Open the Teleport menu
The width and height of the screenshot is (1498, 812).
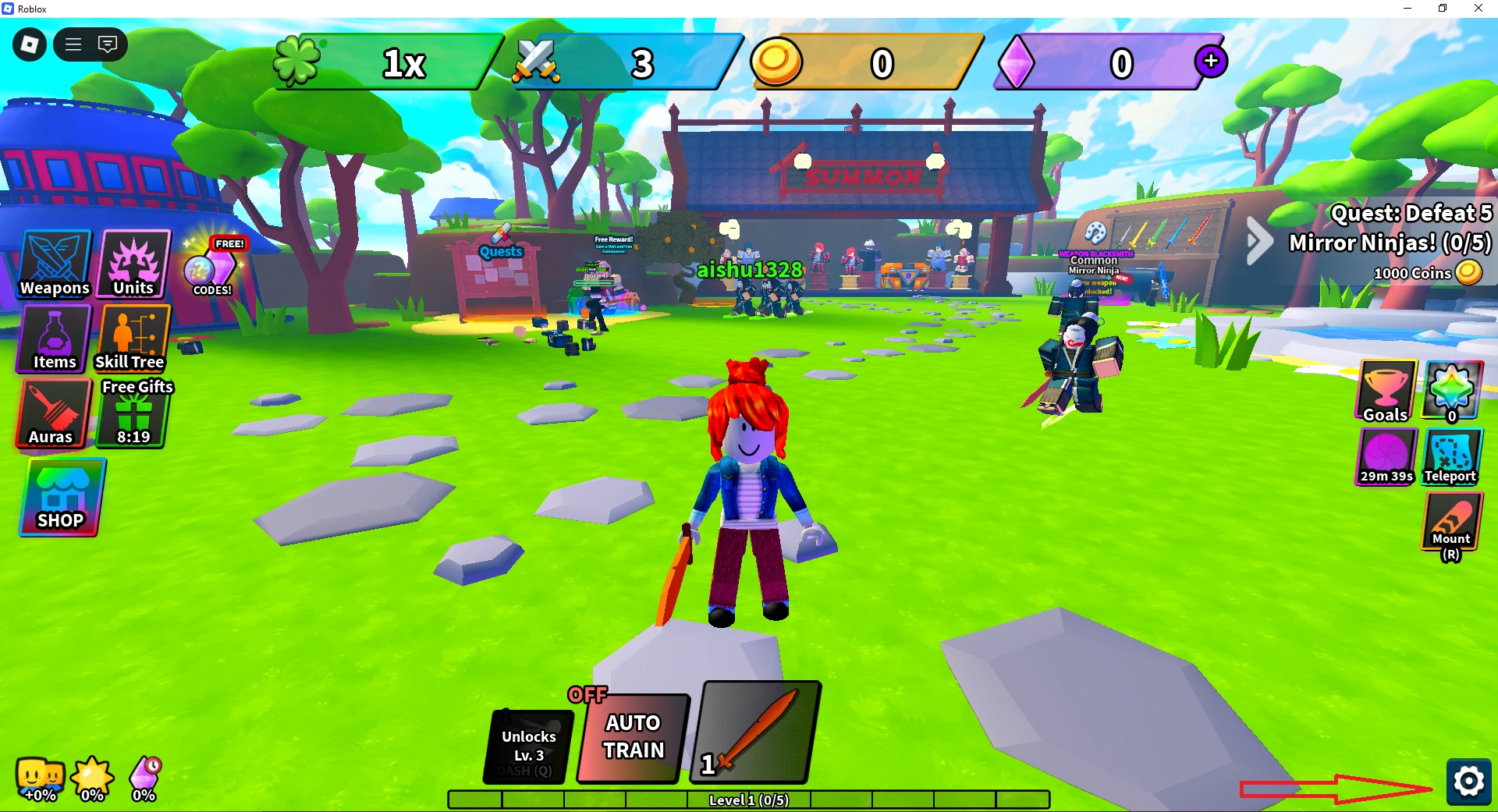[1450, 458]
